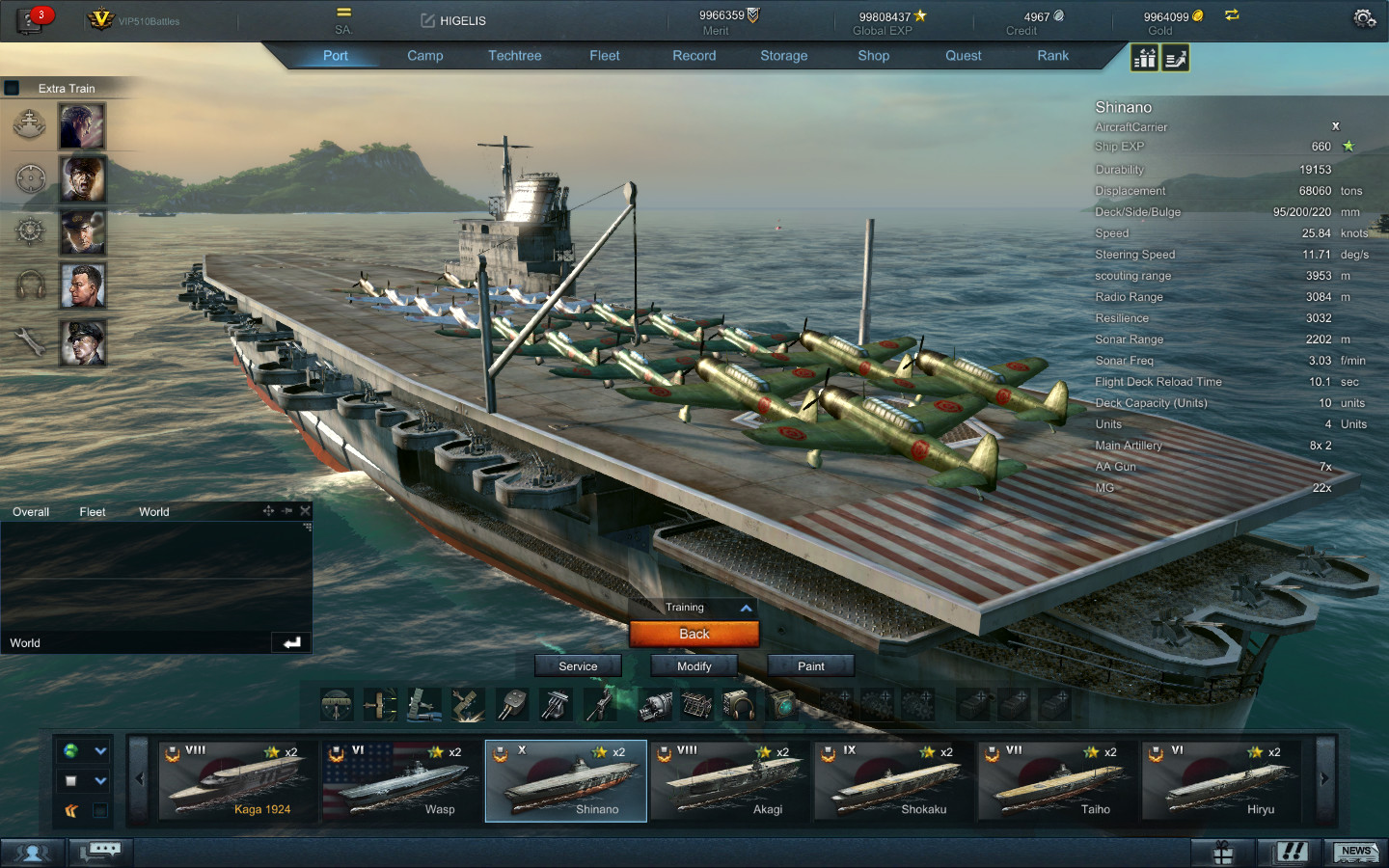Switch to the Techtree tab
Image resolution: width=1389 pixels, height=868 pixels.
tap(514, 56)
